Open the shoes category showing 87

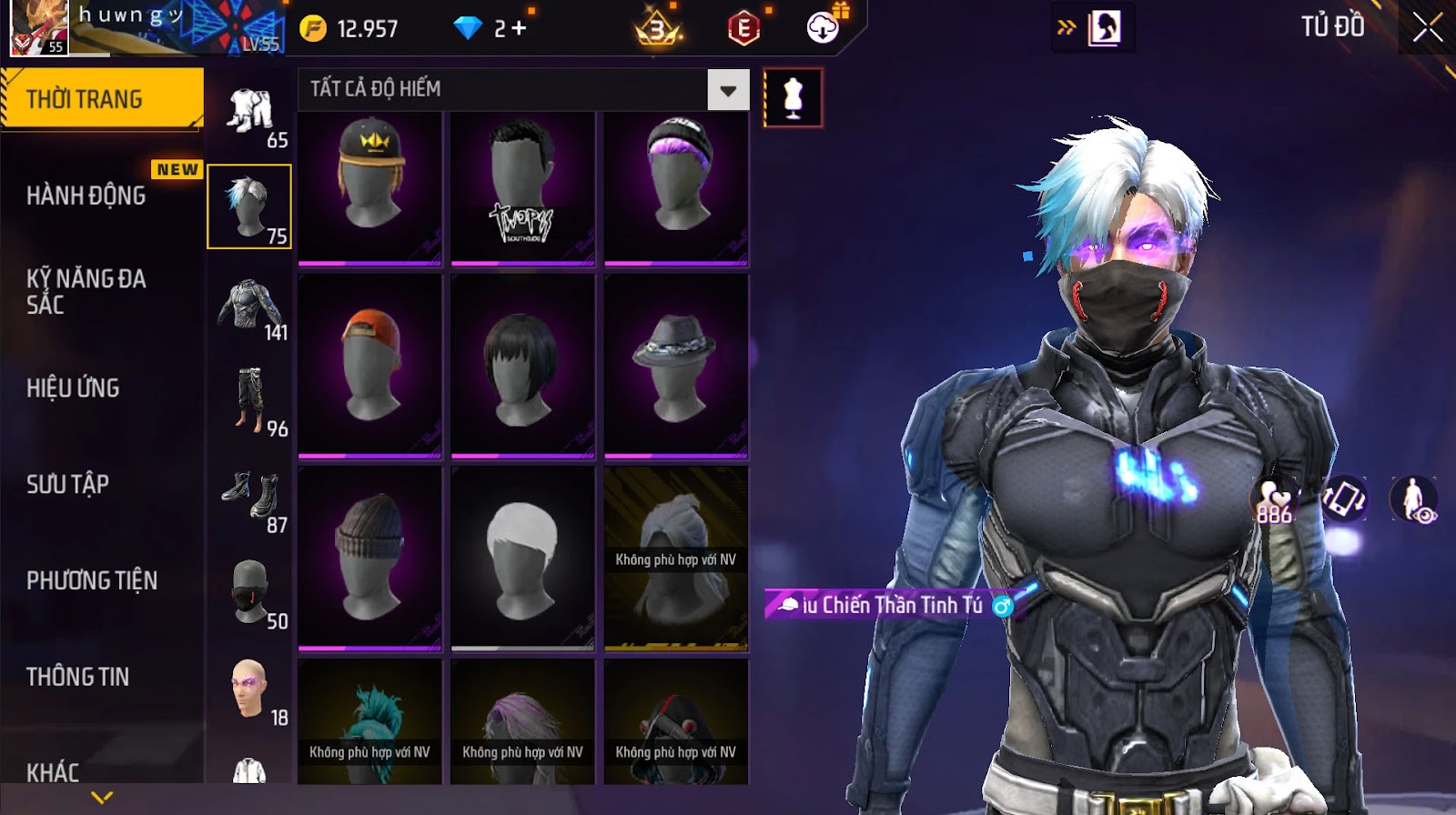pos(249,500)
